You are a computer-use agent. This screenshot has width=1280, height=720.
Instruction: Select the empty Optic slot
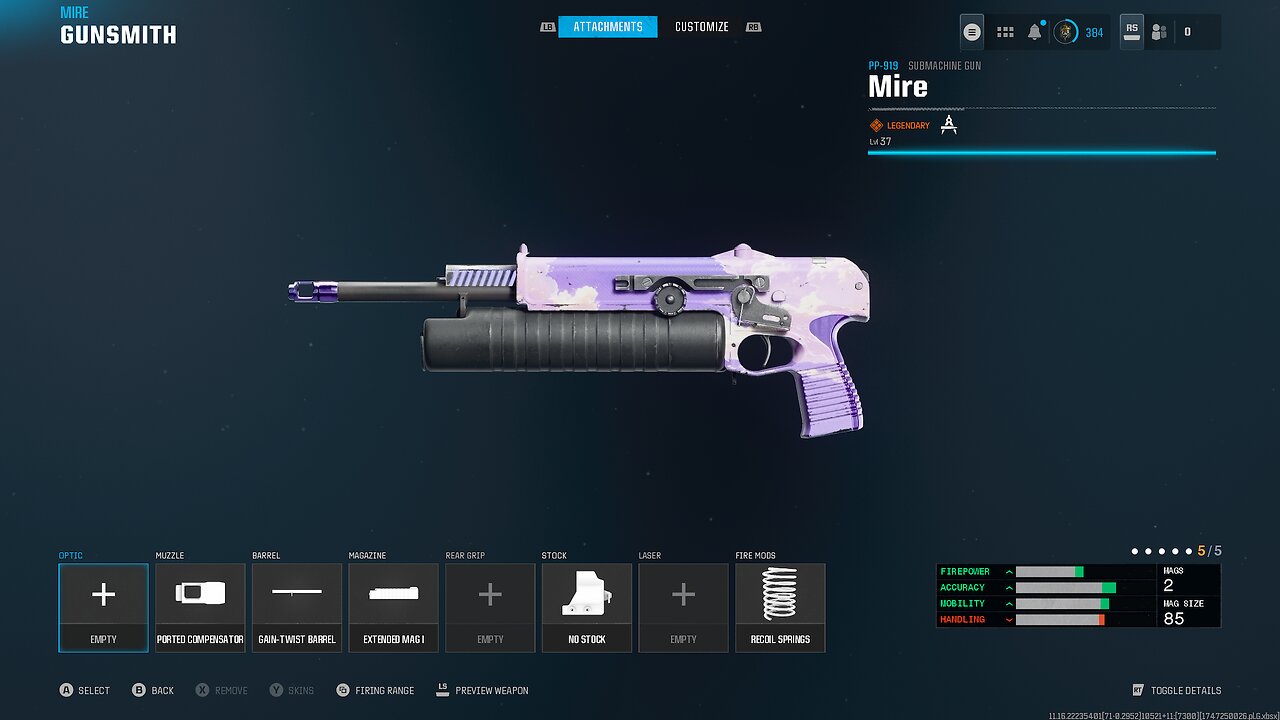103,607
